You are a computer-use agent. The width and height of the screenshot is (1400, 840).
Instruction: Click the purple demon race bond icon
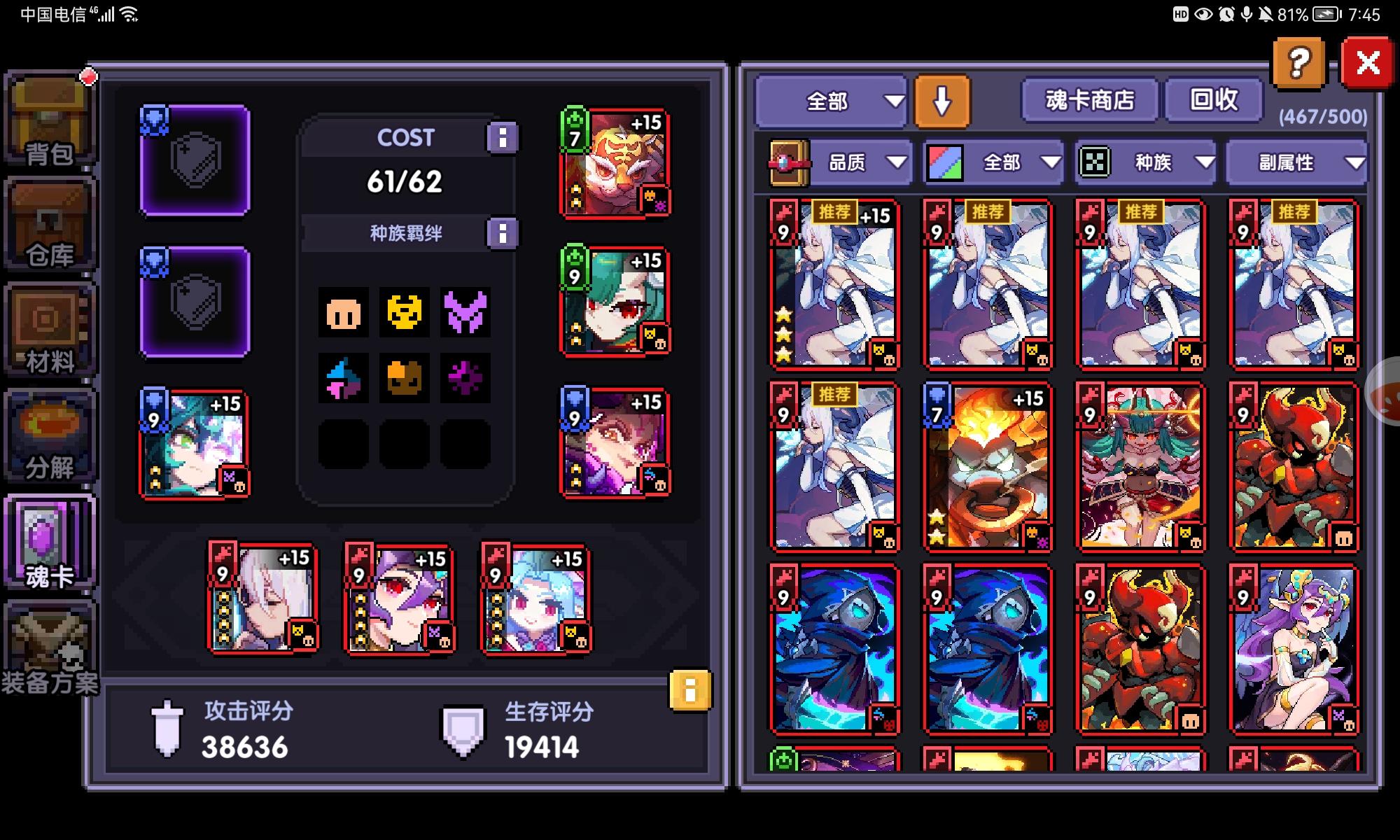pos(465,314)
